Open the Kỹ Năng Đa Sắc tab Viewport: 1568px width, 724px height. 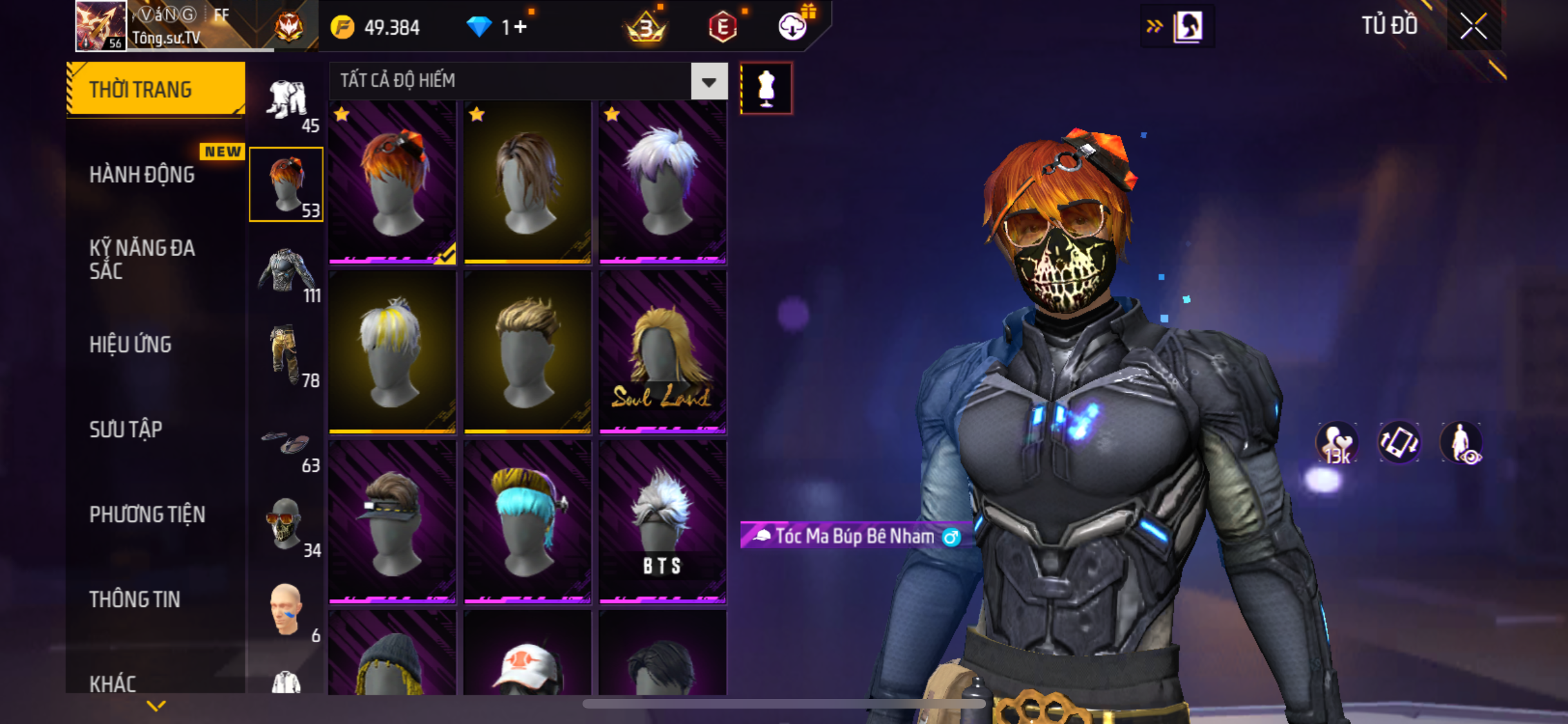142,259
